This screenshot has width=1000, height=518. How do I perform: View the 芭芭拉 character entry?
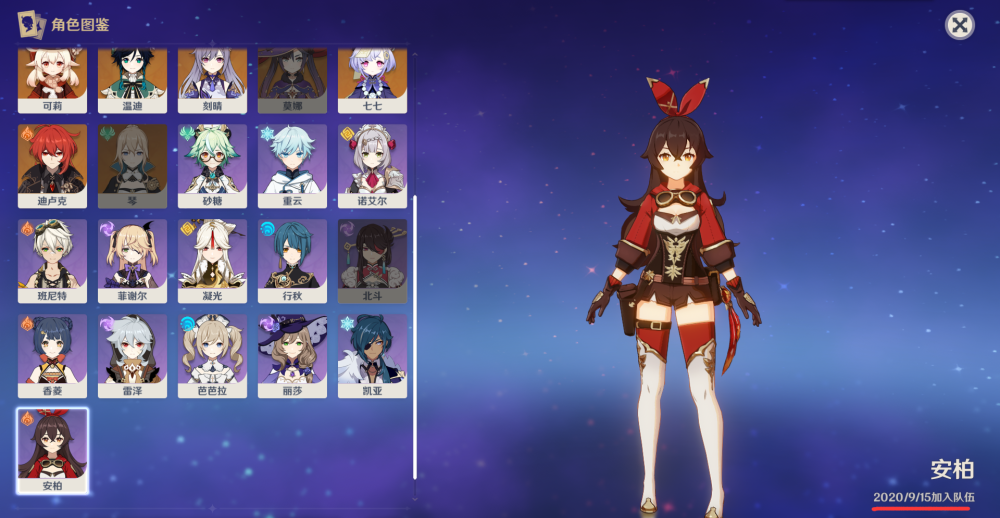(212, 355)
